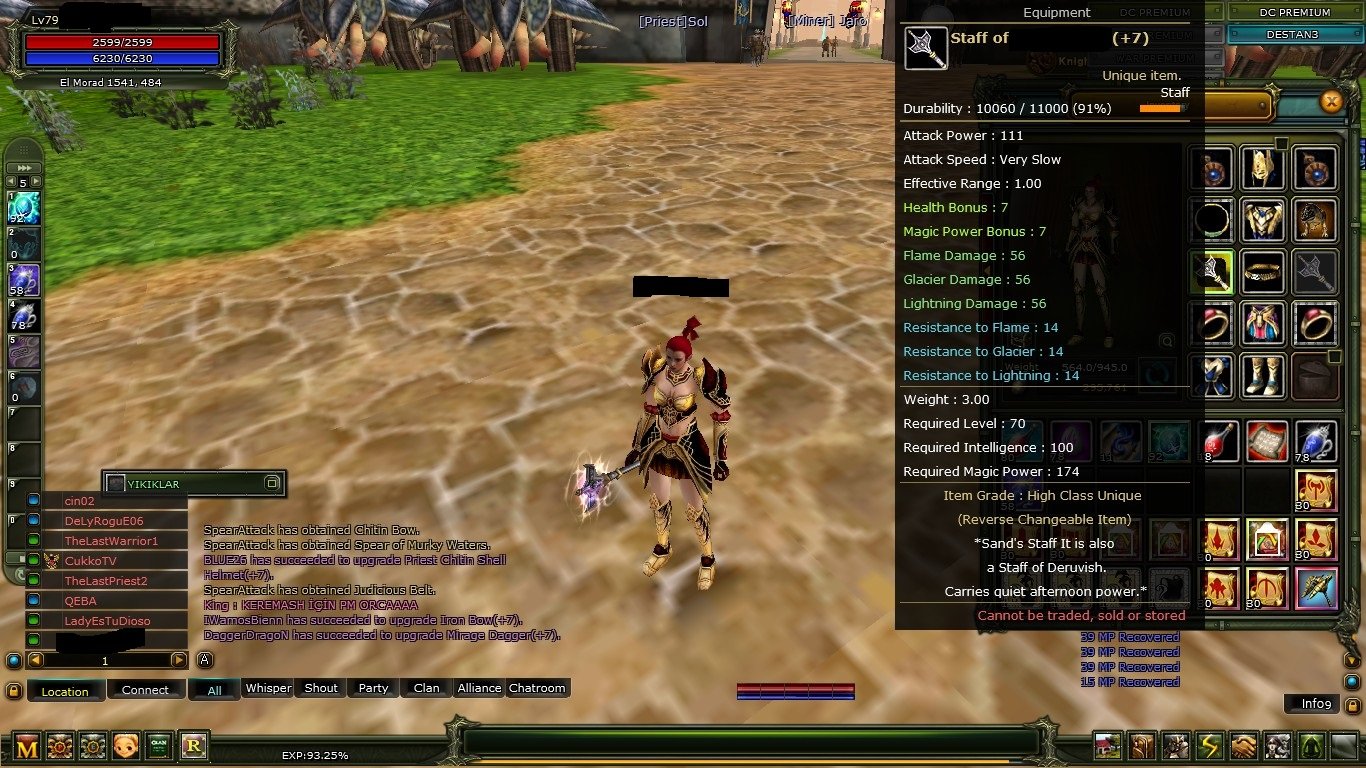The width and height of the screenshot is (1366, 768).
Task: Open character info using the face icon
Action: coord(125,748)
